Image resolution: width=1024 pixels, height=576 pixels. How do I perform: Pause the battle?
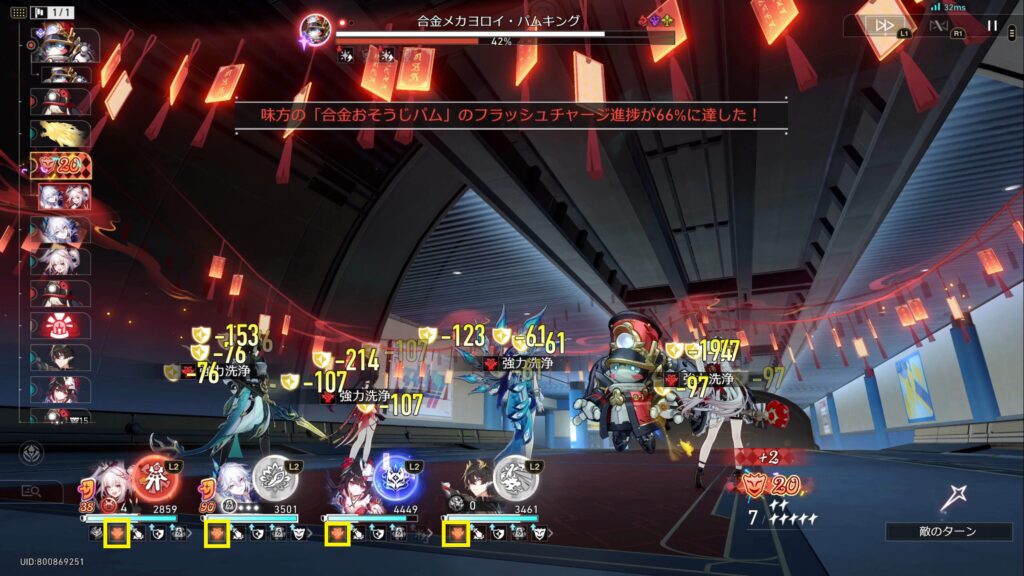click(992, 26)
